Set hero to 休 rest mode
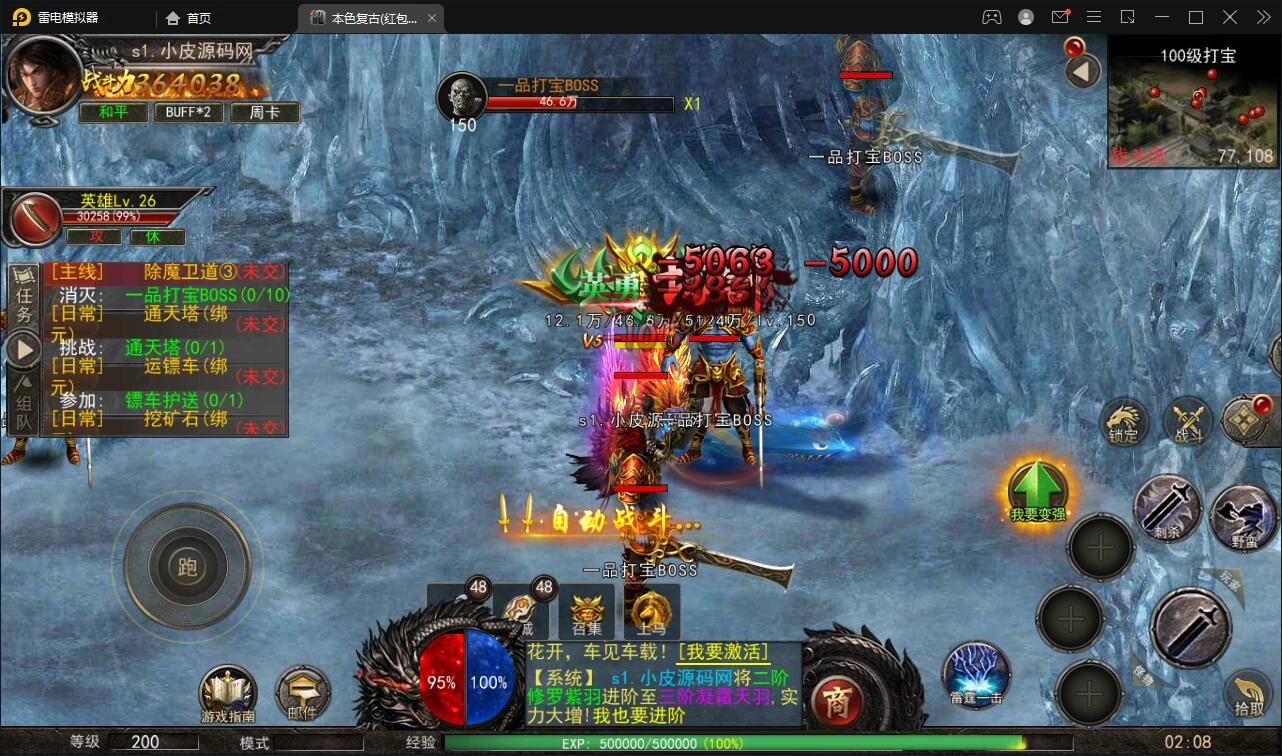 tap(152, 237)
